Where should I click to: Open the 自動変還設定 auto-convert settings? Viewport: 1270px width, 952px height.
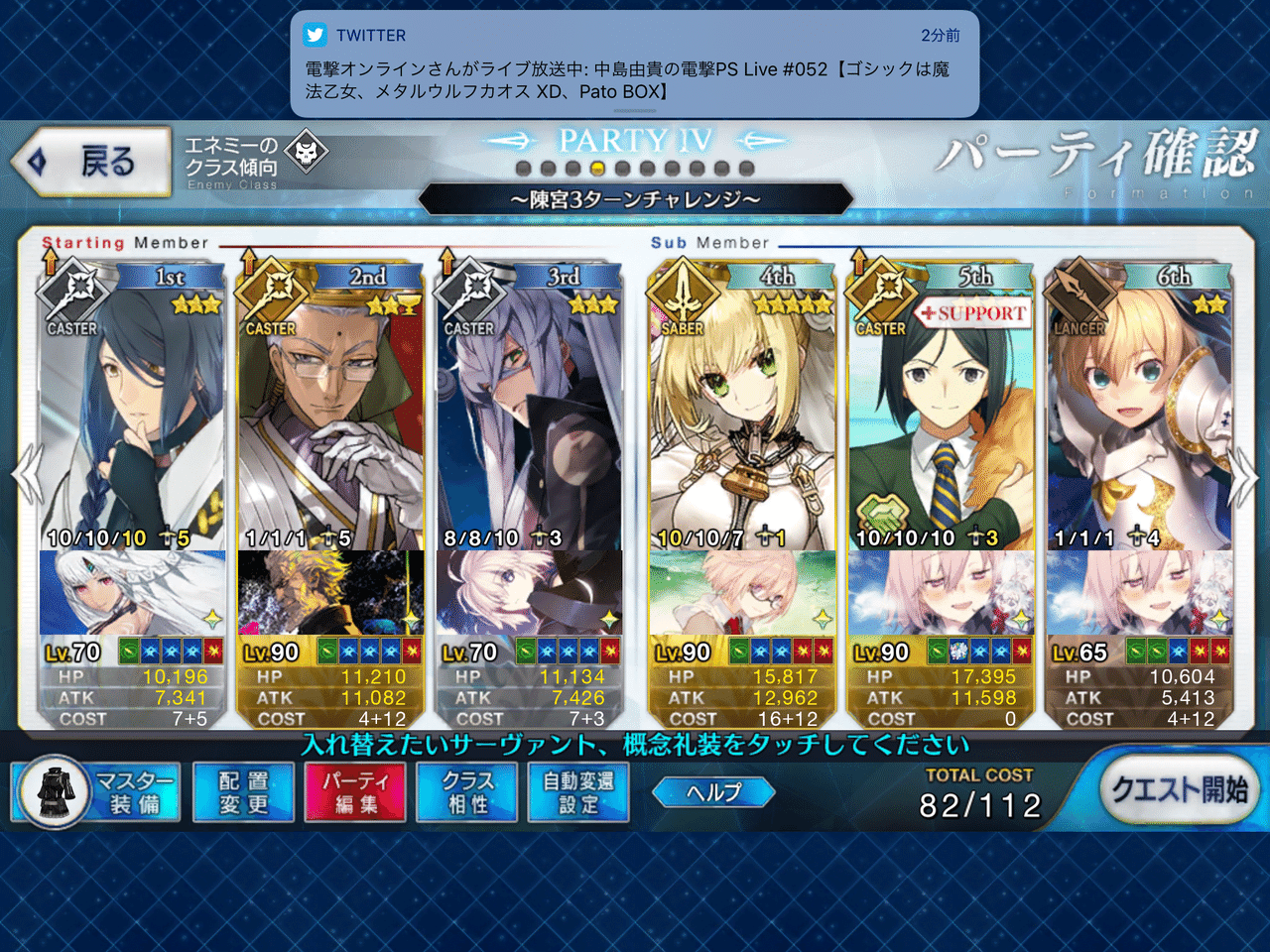[x=577, y=792]
